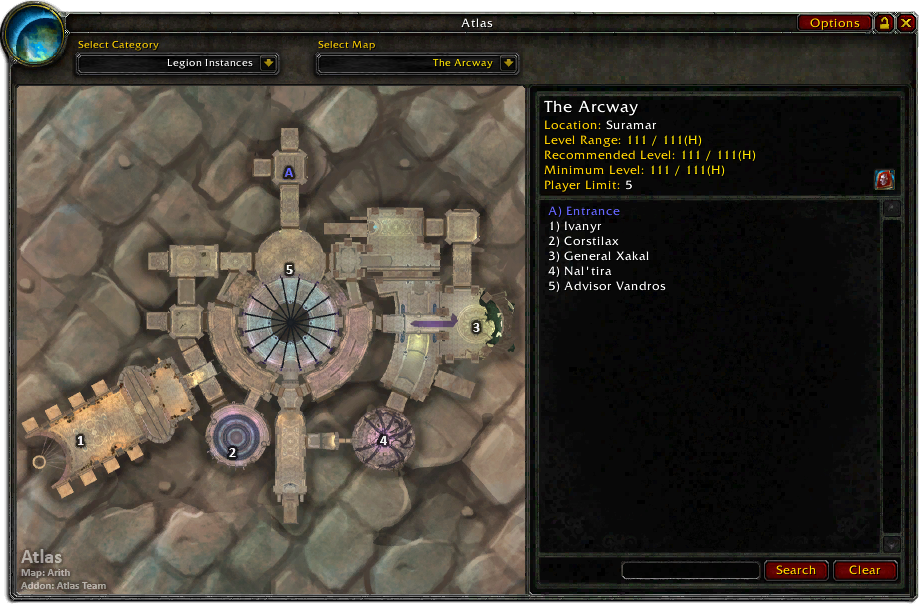The image size is (920, 604).
Task: Toggle the Atlas window lock
Action: (885, 23)
